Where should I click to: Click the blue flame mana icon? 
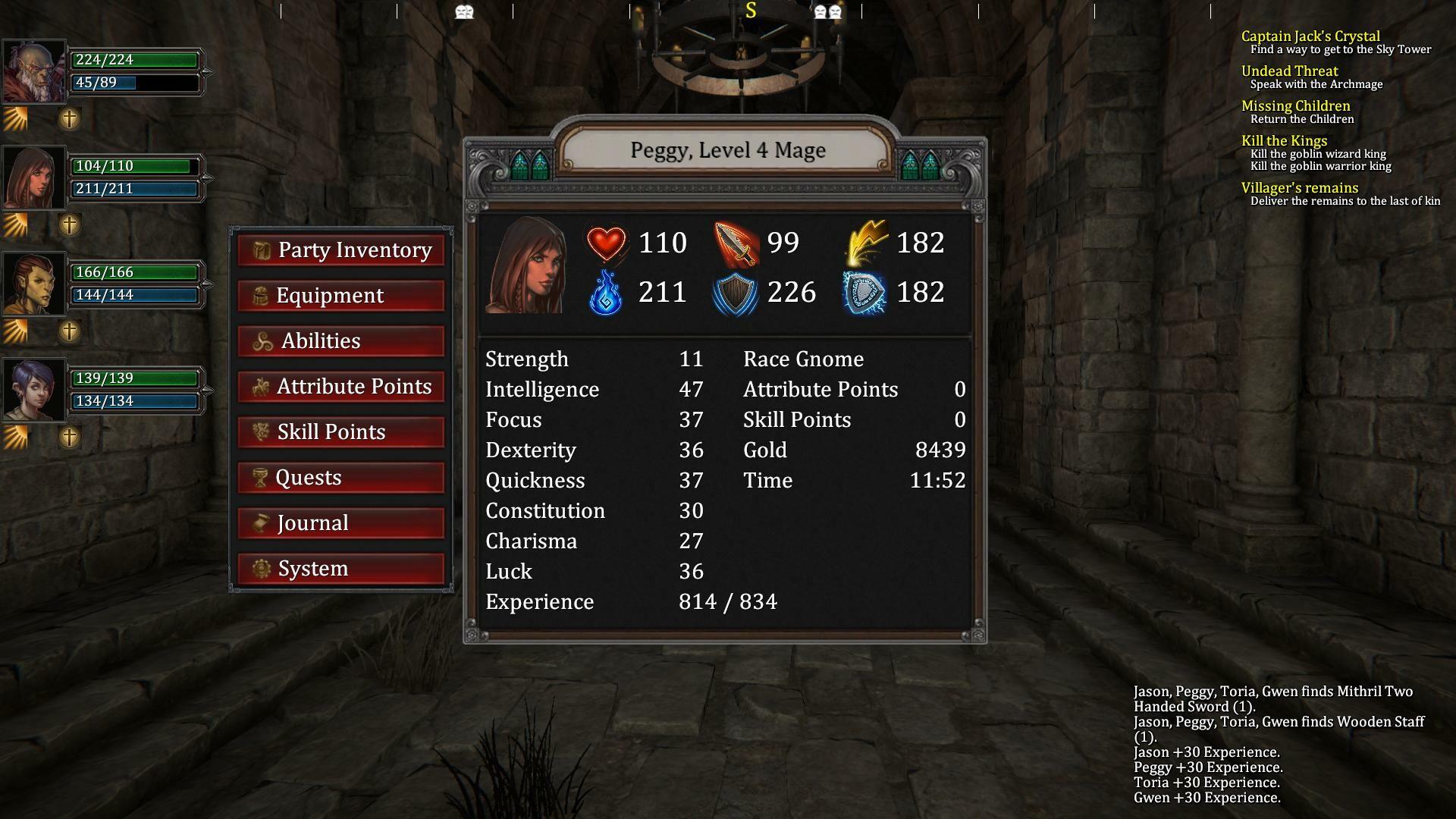607,293
